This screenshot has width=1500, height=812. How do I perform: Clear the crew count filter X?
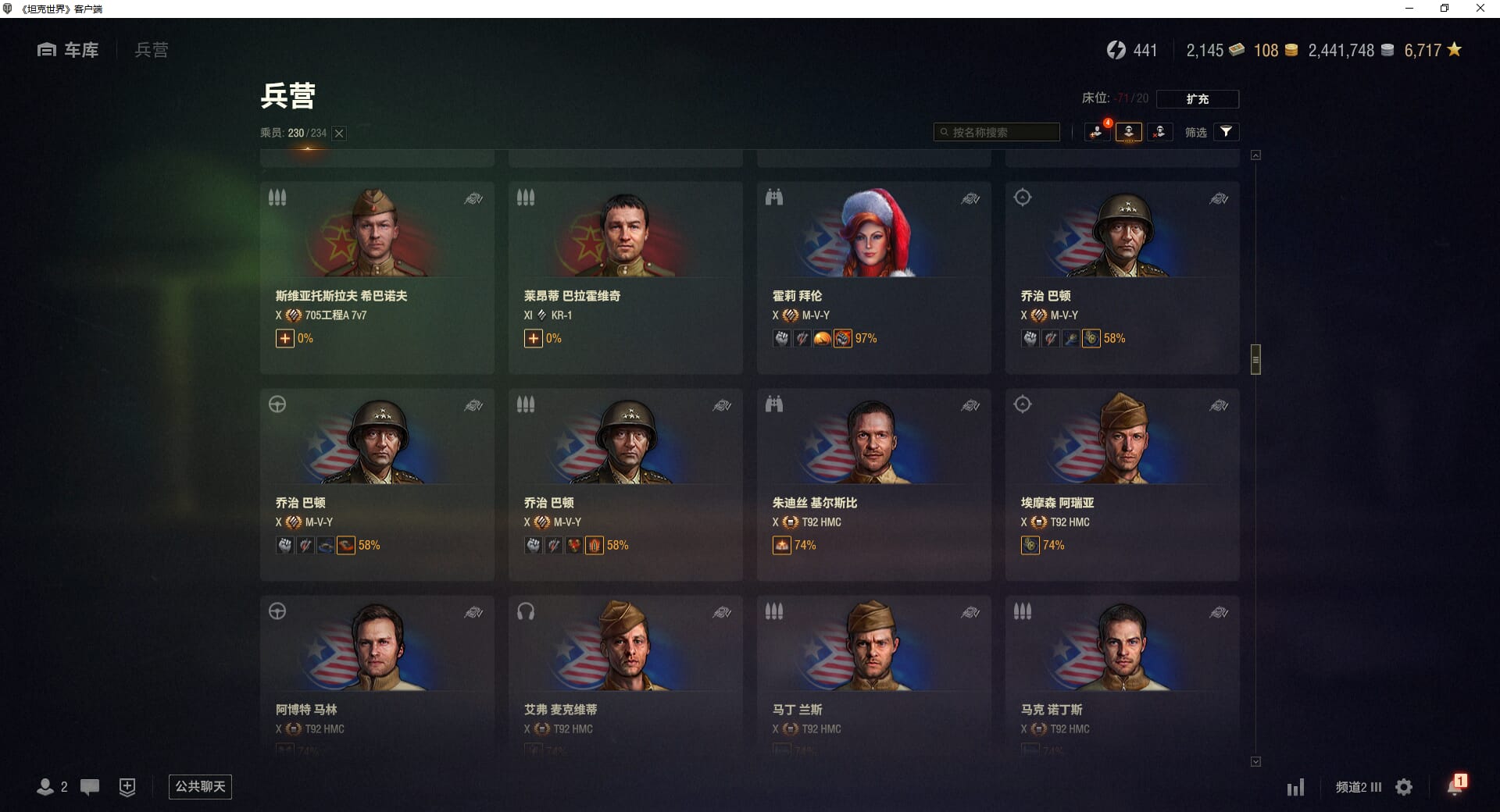(x=339, y=134)
